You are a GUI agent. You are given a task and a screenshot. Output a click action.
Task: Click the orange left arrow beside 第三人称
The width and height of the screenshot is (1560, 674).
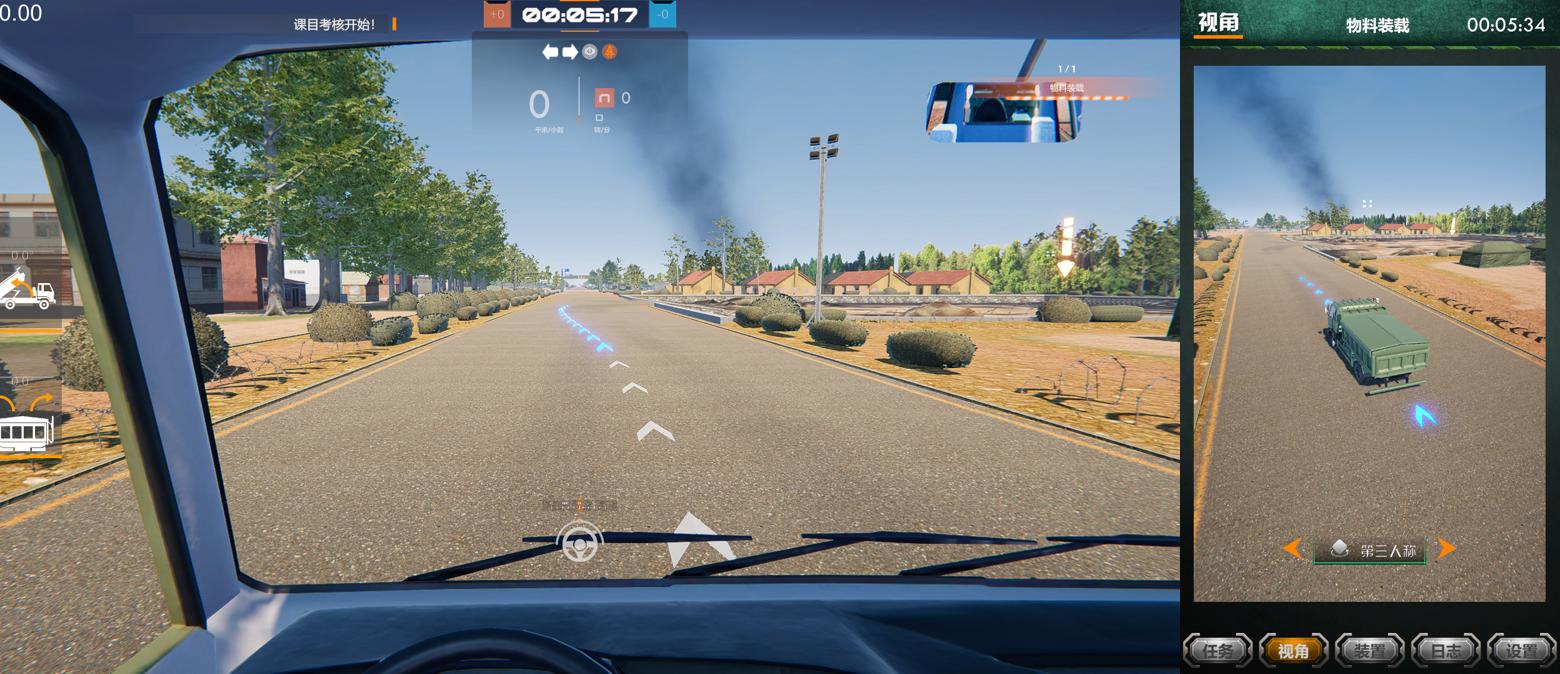pos(1292,548)
